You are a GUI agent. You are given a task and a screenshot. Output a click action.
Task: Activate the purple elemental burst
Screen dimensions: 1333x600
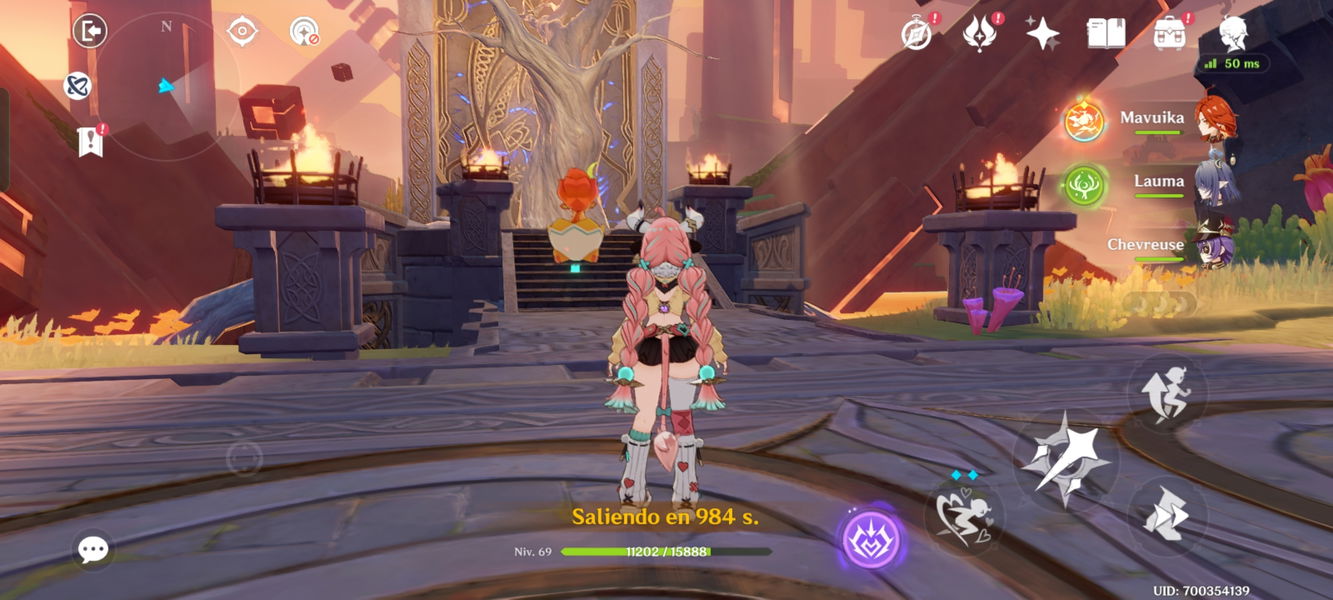871,540
